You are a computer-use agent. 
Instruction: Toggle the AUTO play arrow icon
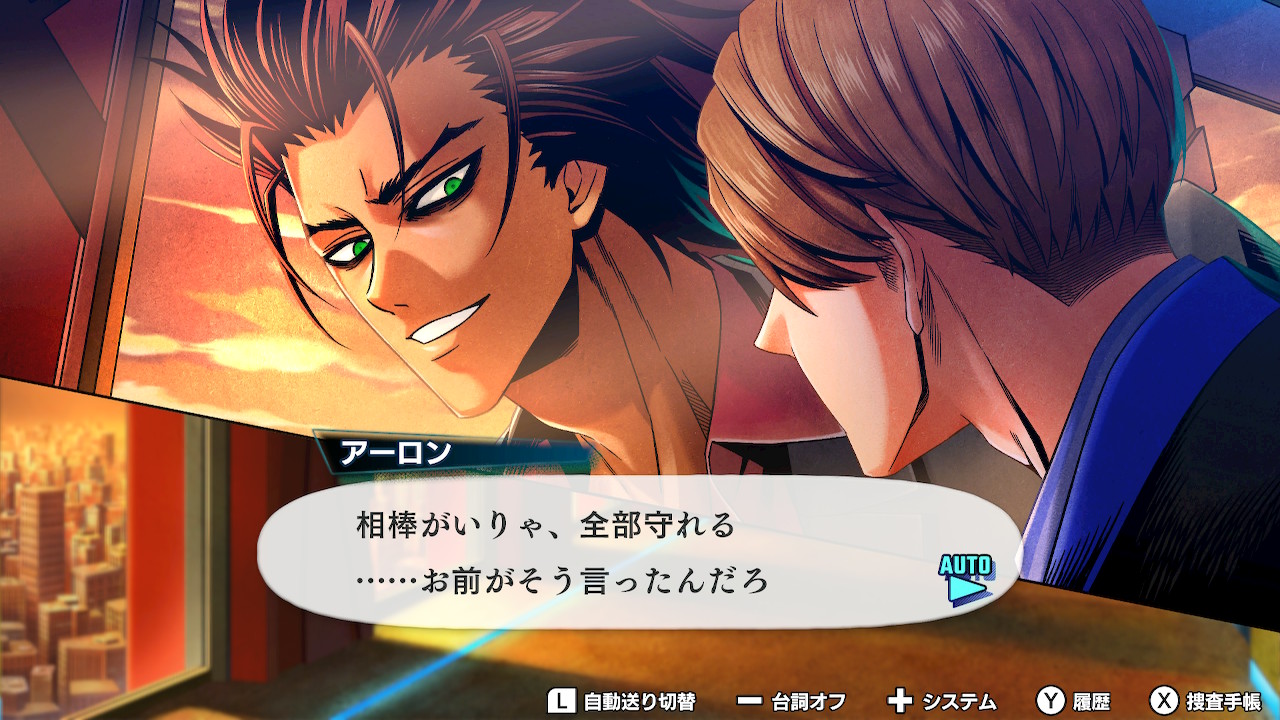coord(965,580)
